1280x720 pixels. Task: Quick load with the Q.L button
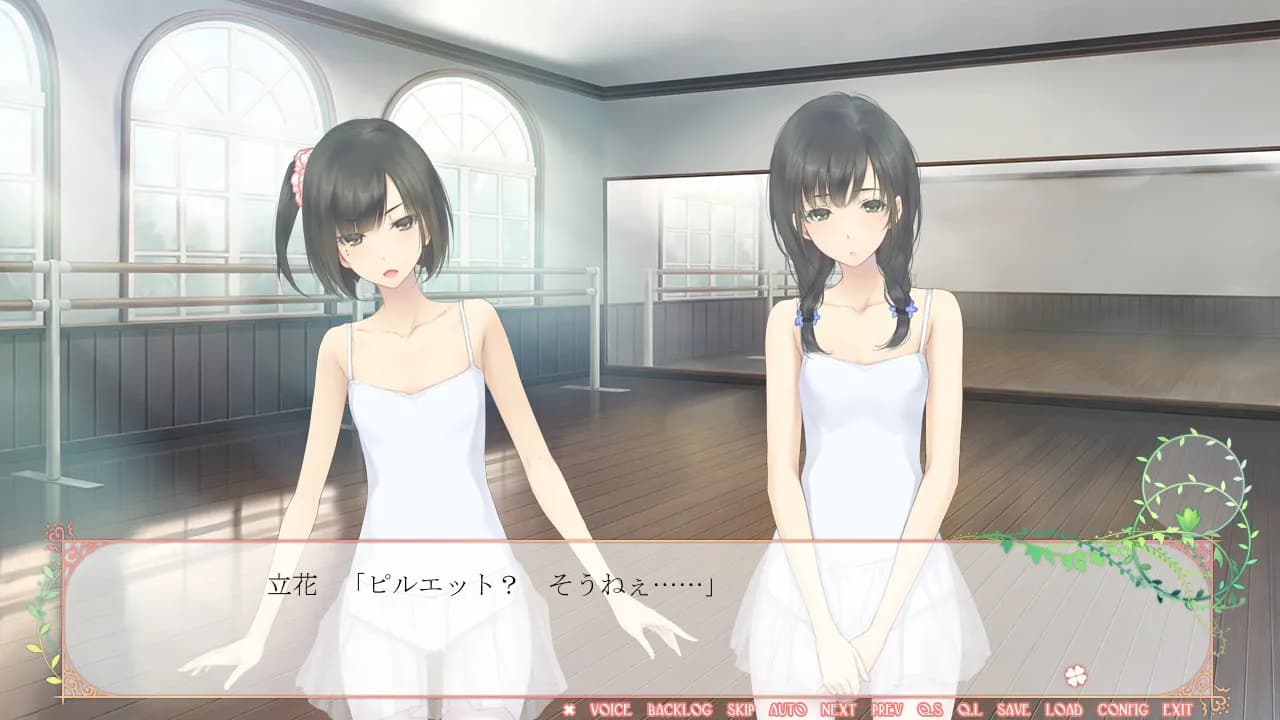click(x=969, y=709)
